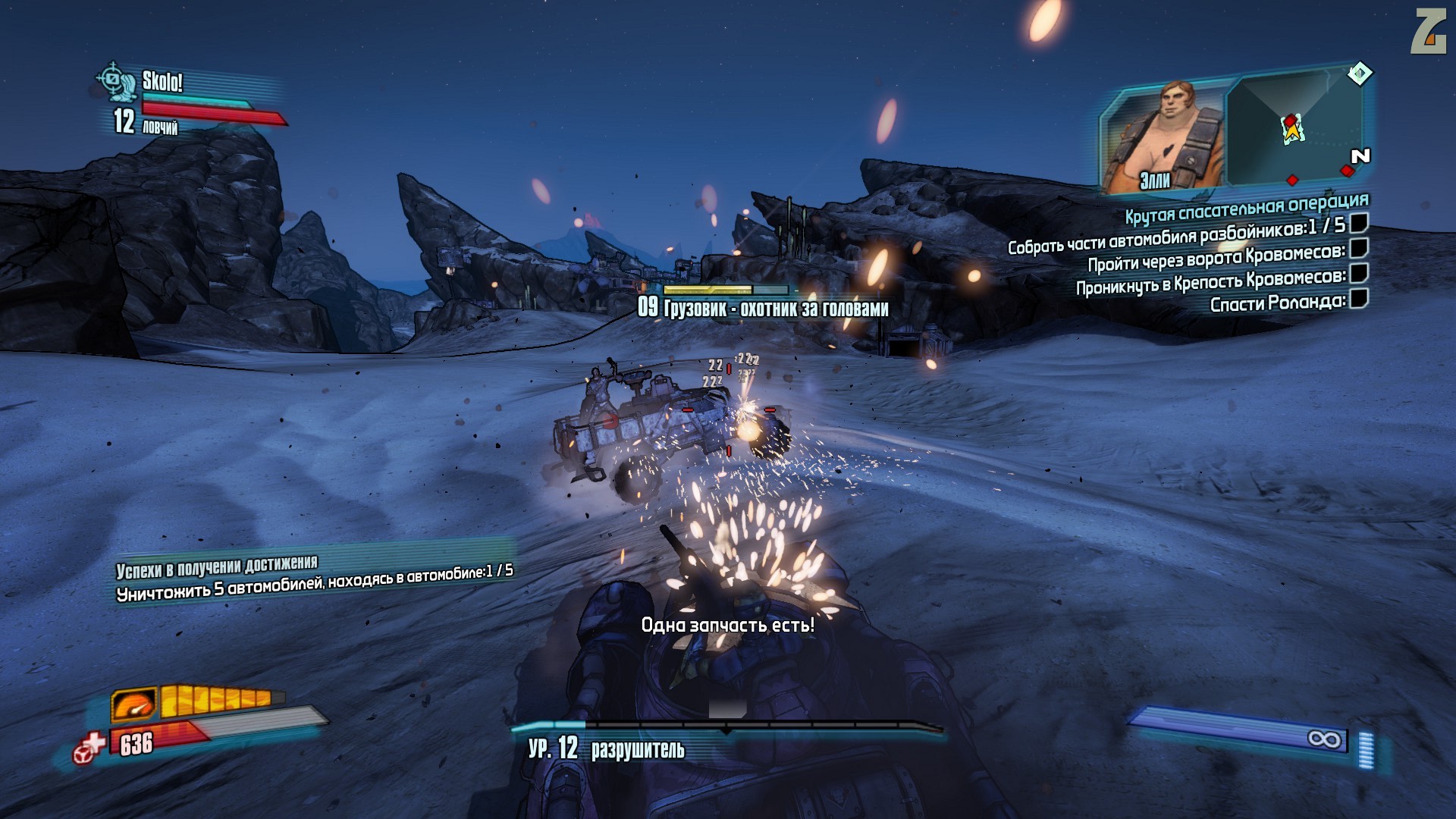Click the Z watermark logo
Screen dimensions: 1456x819
pos(1428,31)
